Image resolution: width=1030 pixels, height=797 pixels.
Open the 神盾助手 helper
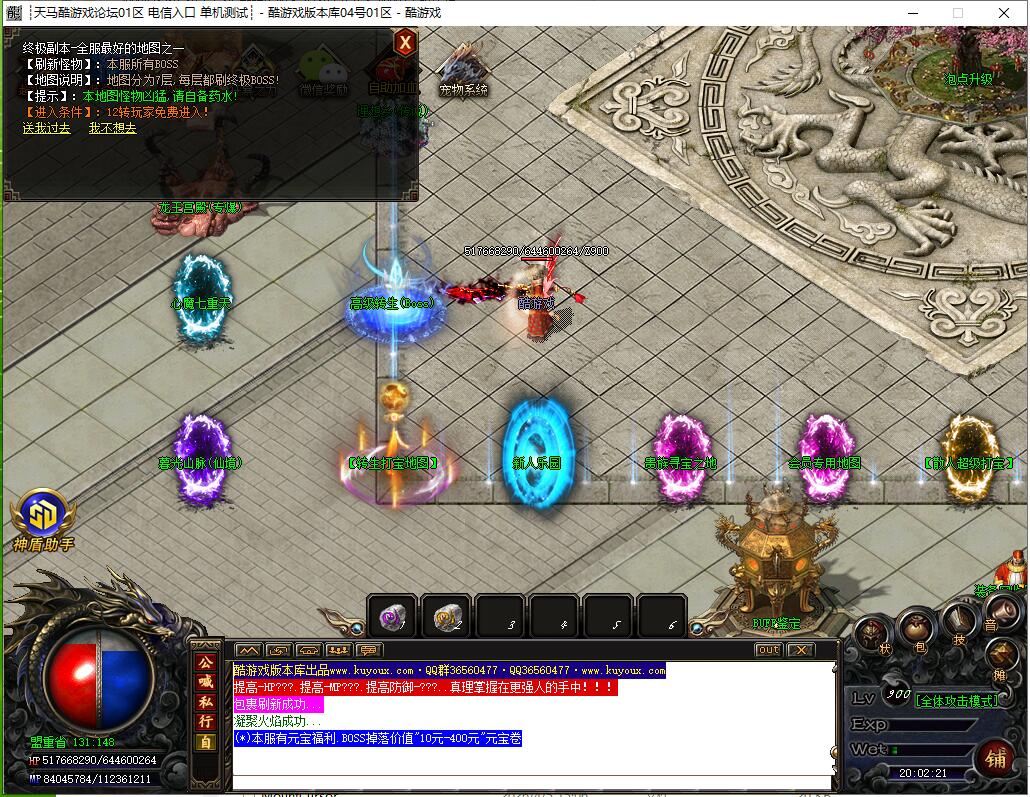tap(43, 516)
